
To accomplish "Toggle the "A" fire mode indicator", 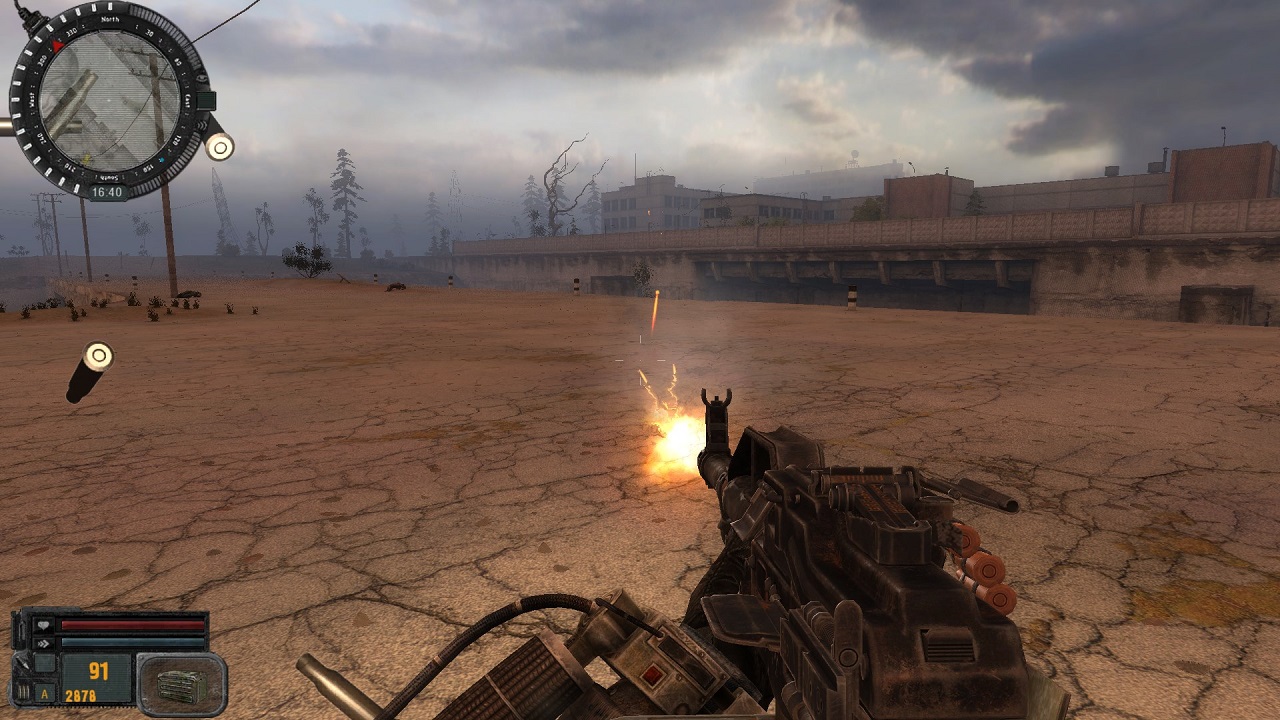I will point(44,693).
